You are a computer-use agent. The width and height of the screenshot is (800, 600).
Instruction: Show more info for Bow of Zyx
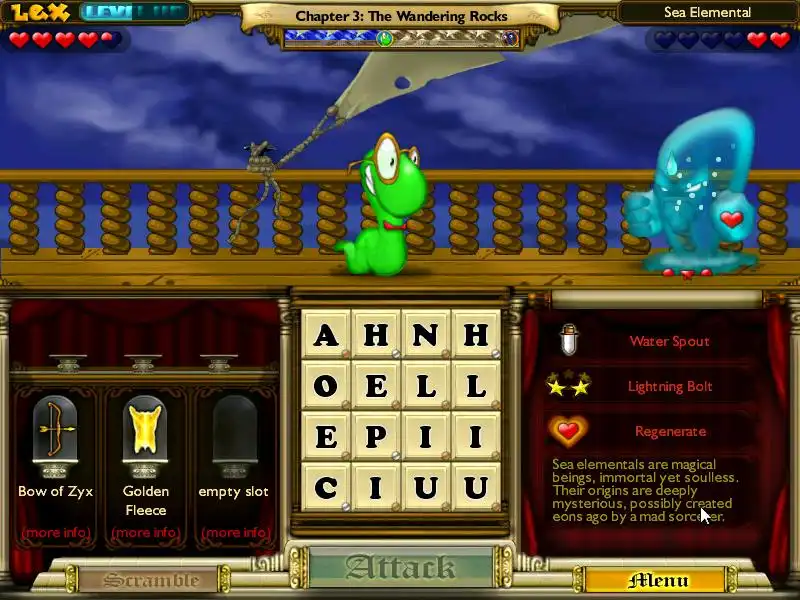pyautogui.click(x=55, y=532)
